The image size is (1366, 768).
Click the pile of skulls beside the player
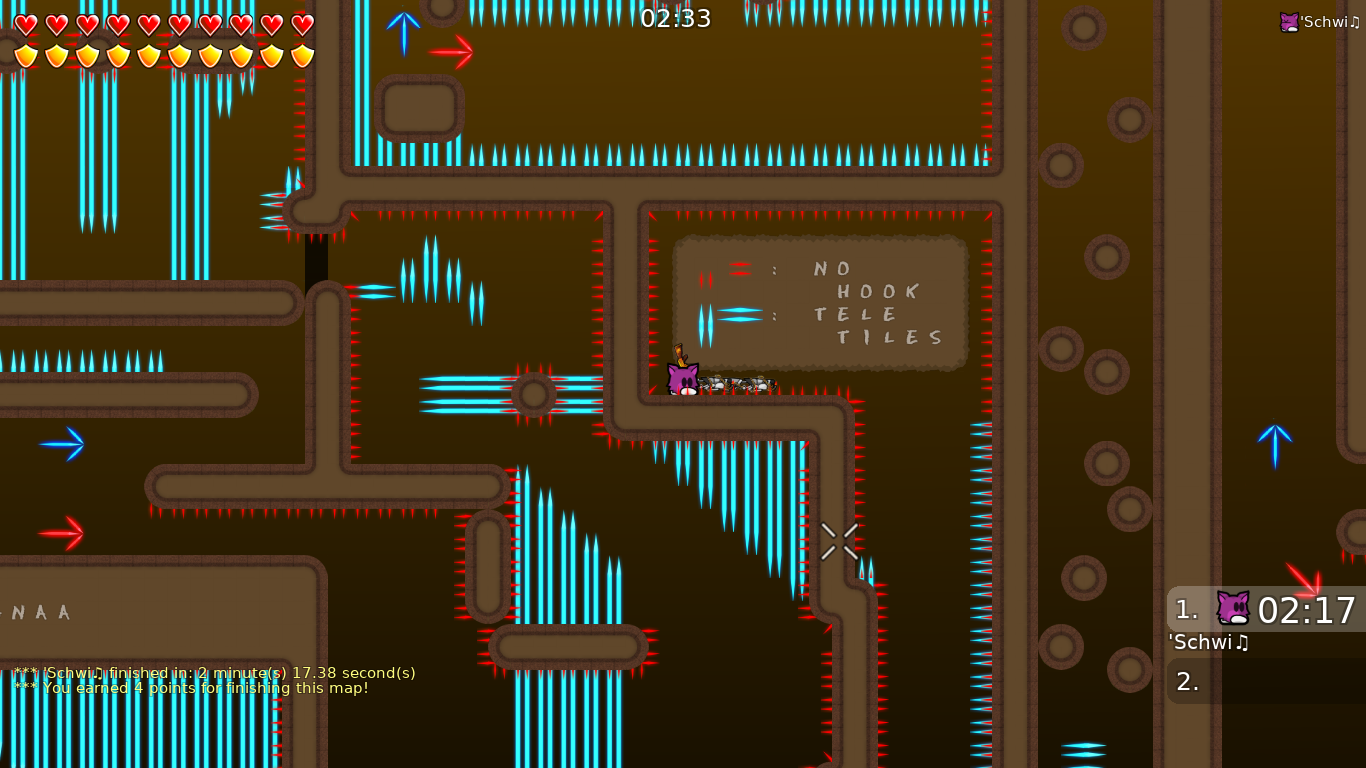click(737, 384)
